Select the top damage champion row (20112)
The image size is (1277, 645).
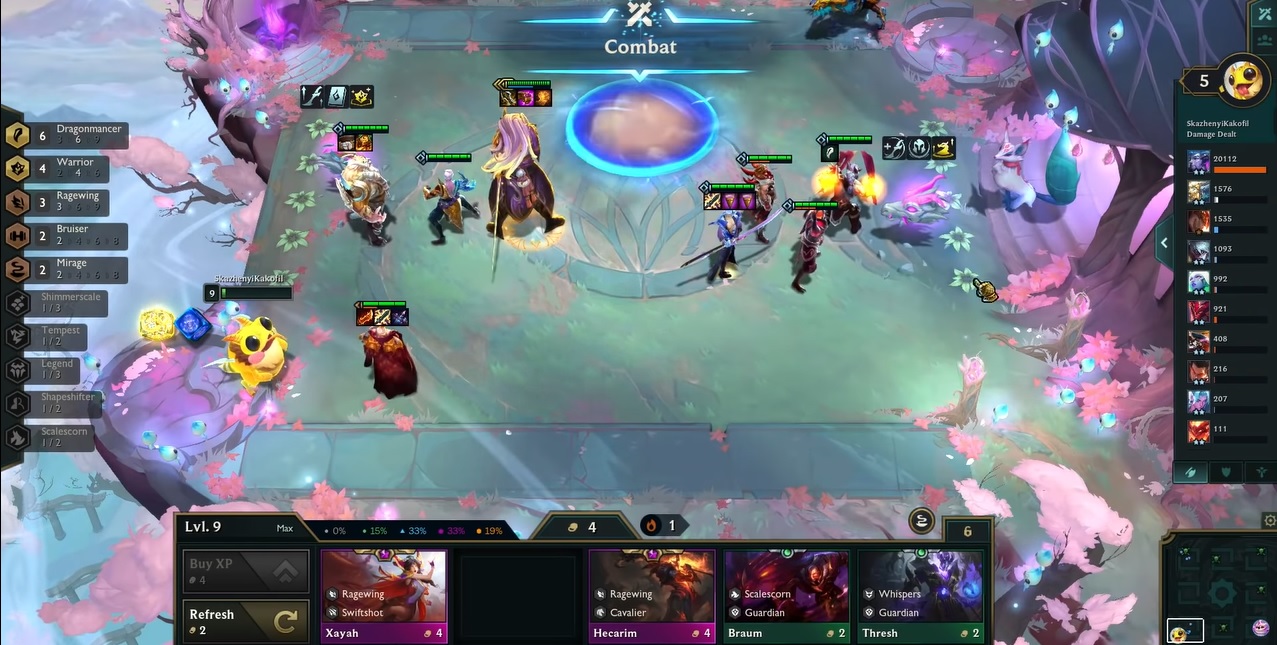pyautogui.click(x=1224, y=163)
